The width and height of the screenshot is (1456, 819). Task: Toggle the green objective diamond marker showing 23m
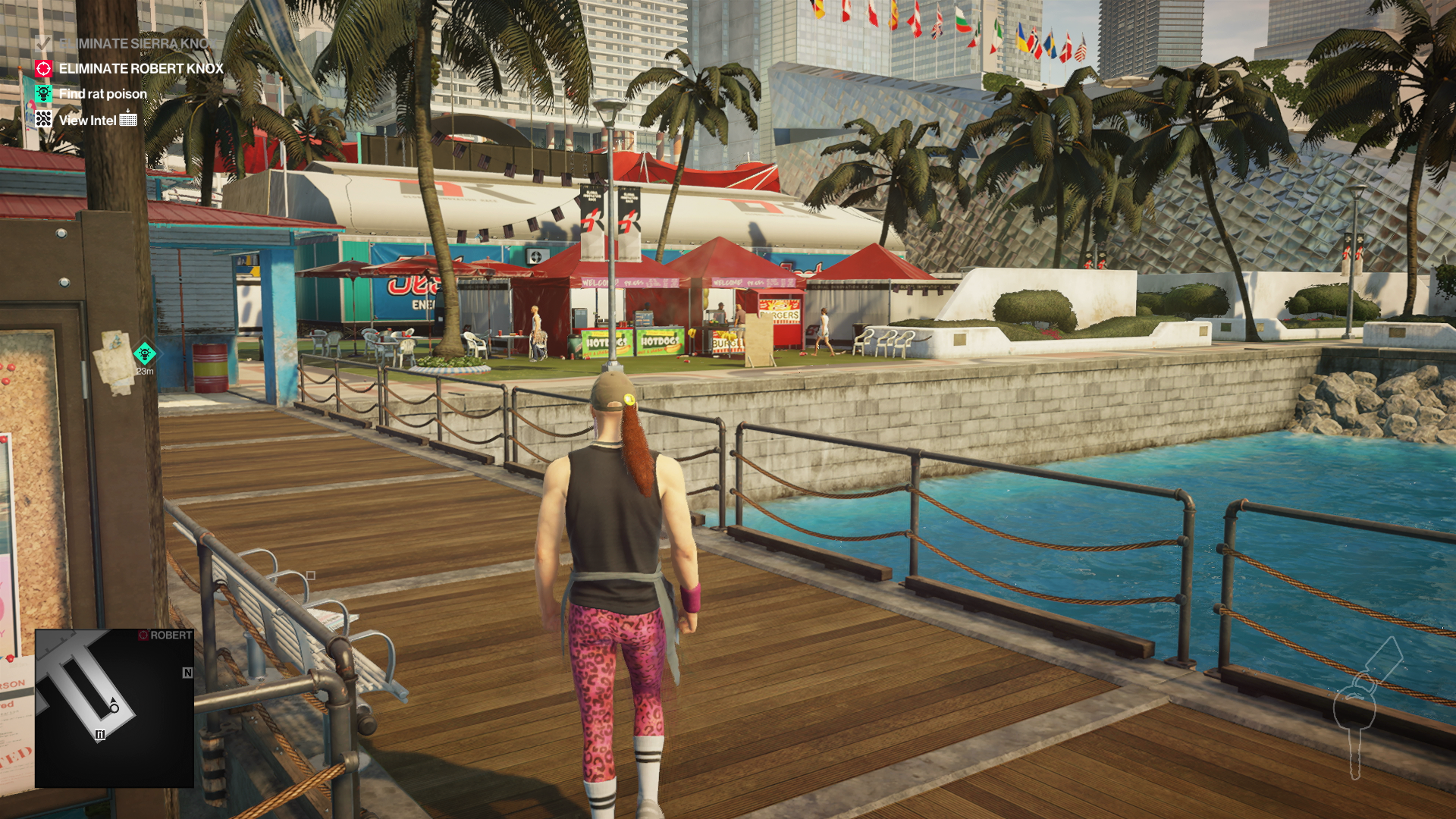tap(144, 353)
